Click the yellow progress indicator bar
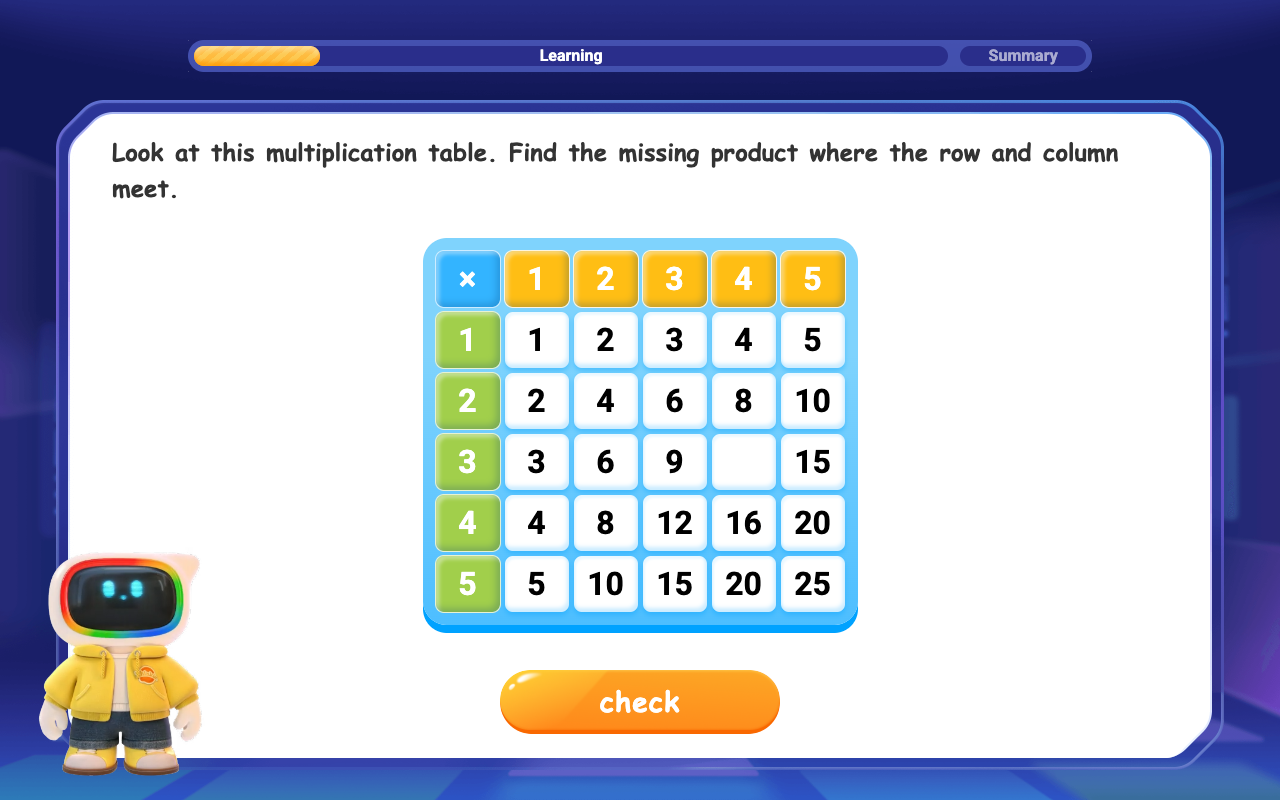 [256, 55]
